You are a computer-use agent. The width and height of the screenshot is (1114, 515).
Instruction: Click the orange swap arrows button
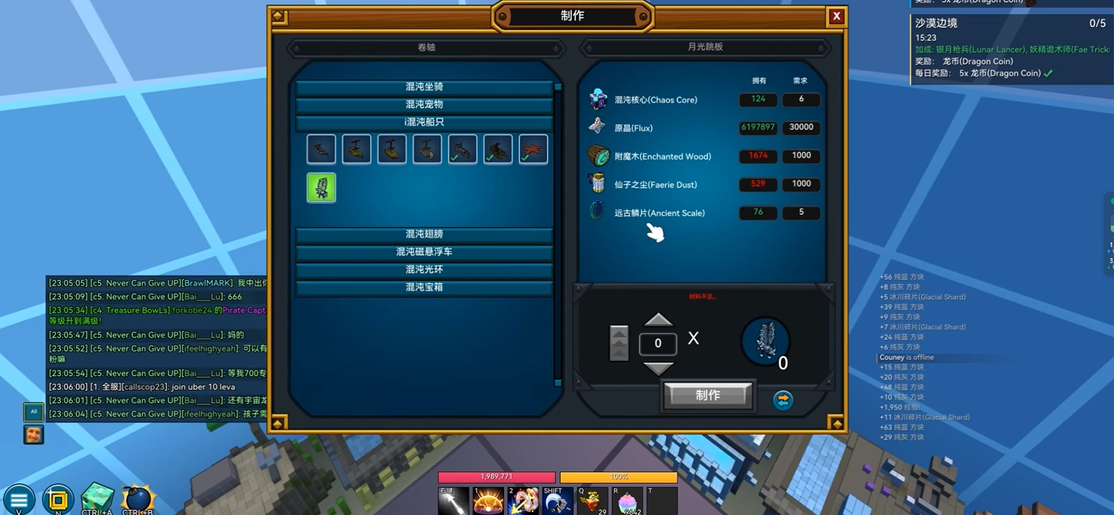(x=783, y=399)
